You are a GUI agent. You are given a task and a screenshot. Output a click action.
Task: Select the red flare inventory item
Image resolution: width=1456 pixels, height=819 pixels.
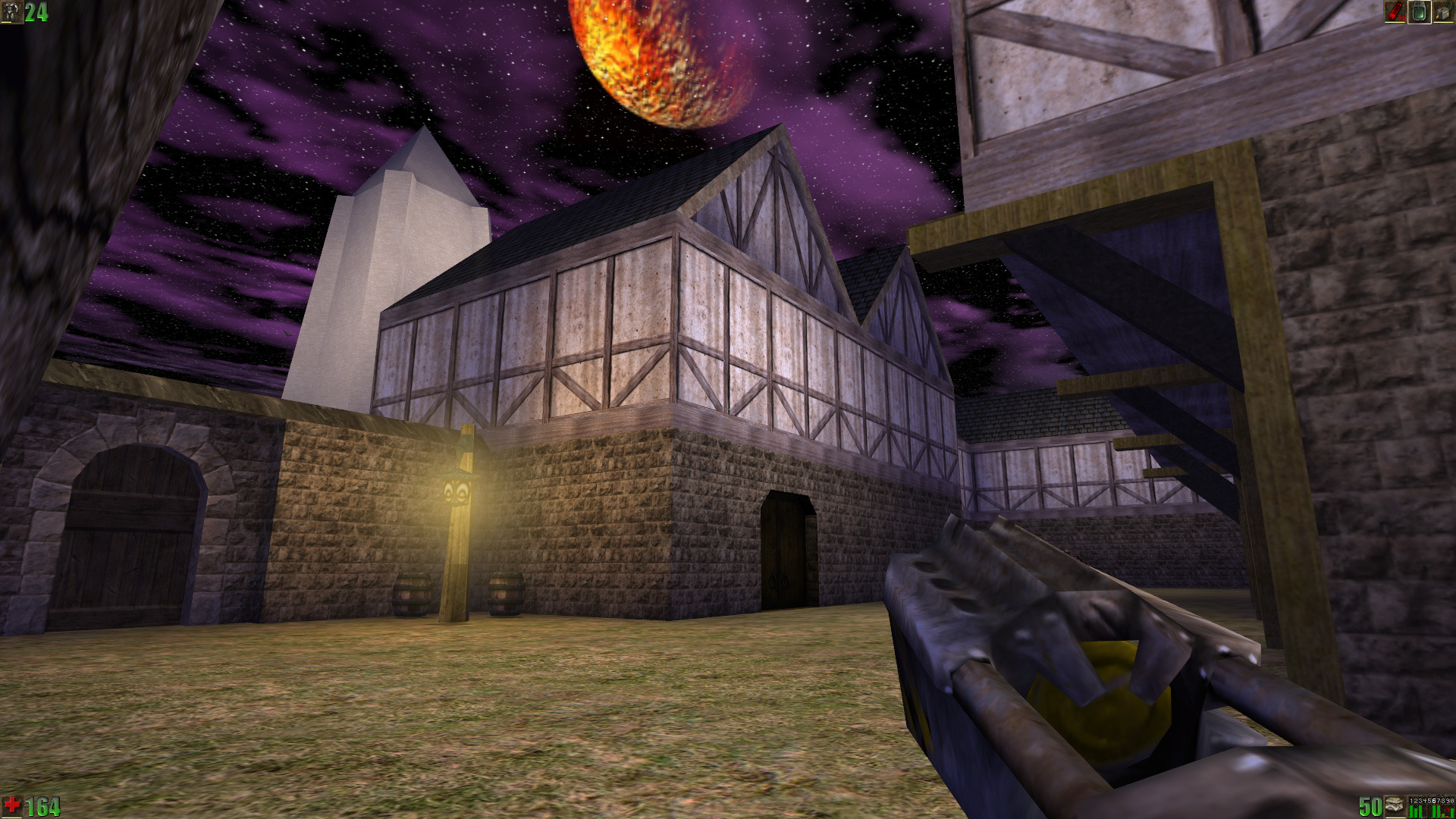tap(1395, 11)
